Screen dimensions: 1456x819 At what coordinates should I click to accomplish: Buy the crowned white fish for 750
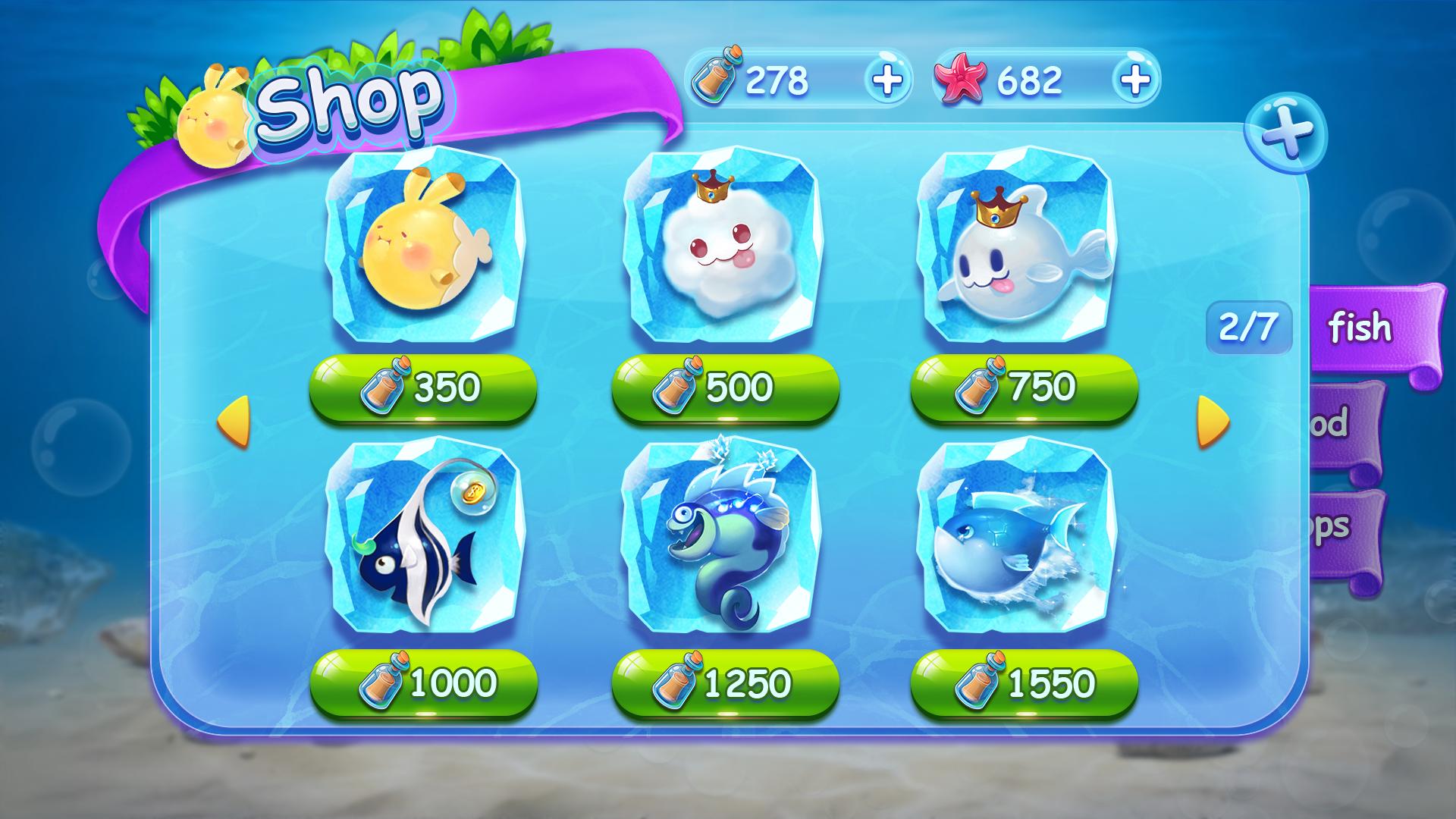click(x=1024, y=388)
